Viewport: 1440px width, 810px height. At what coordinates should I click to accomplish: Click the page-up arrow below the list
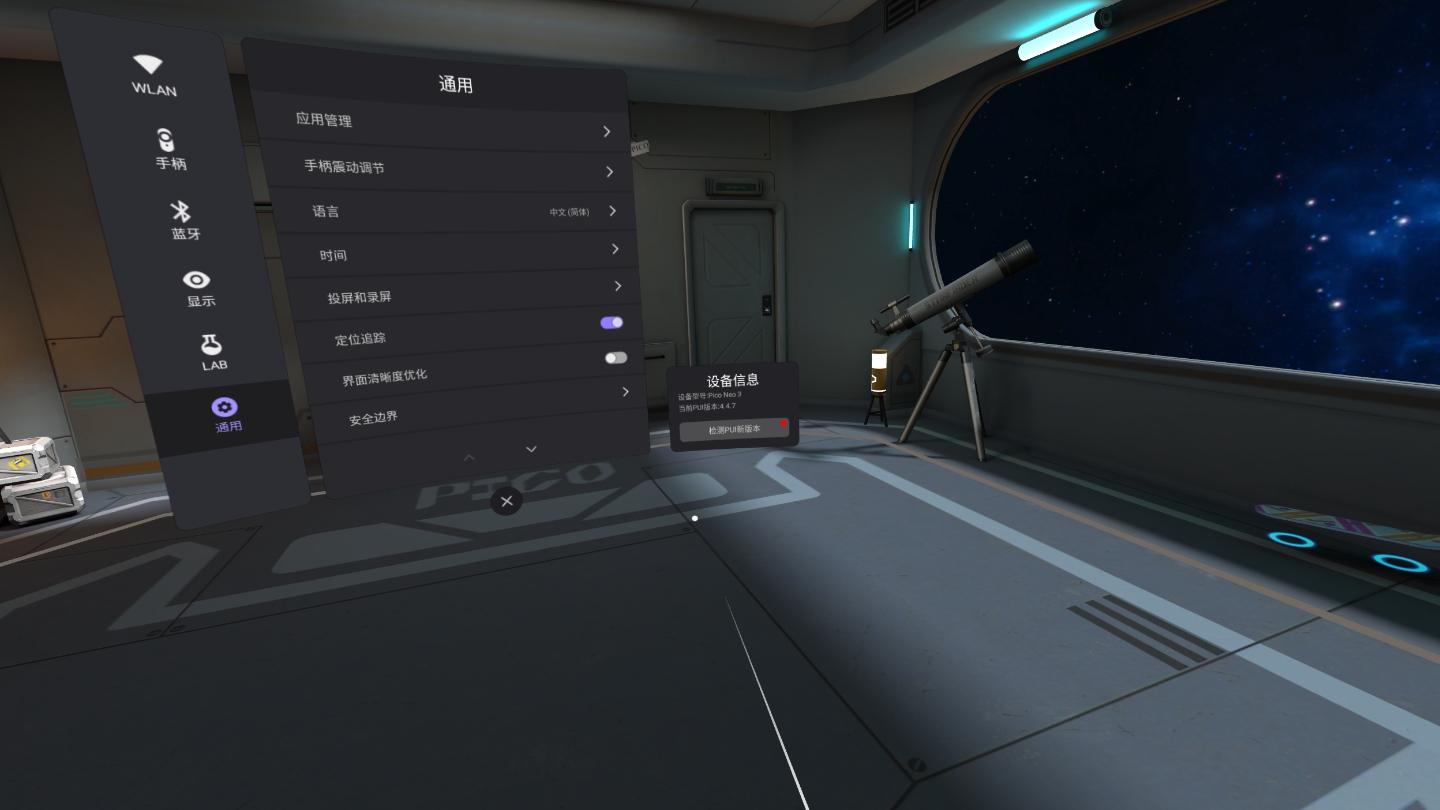(469, 457)
